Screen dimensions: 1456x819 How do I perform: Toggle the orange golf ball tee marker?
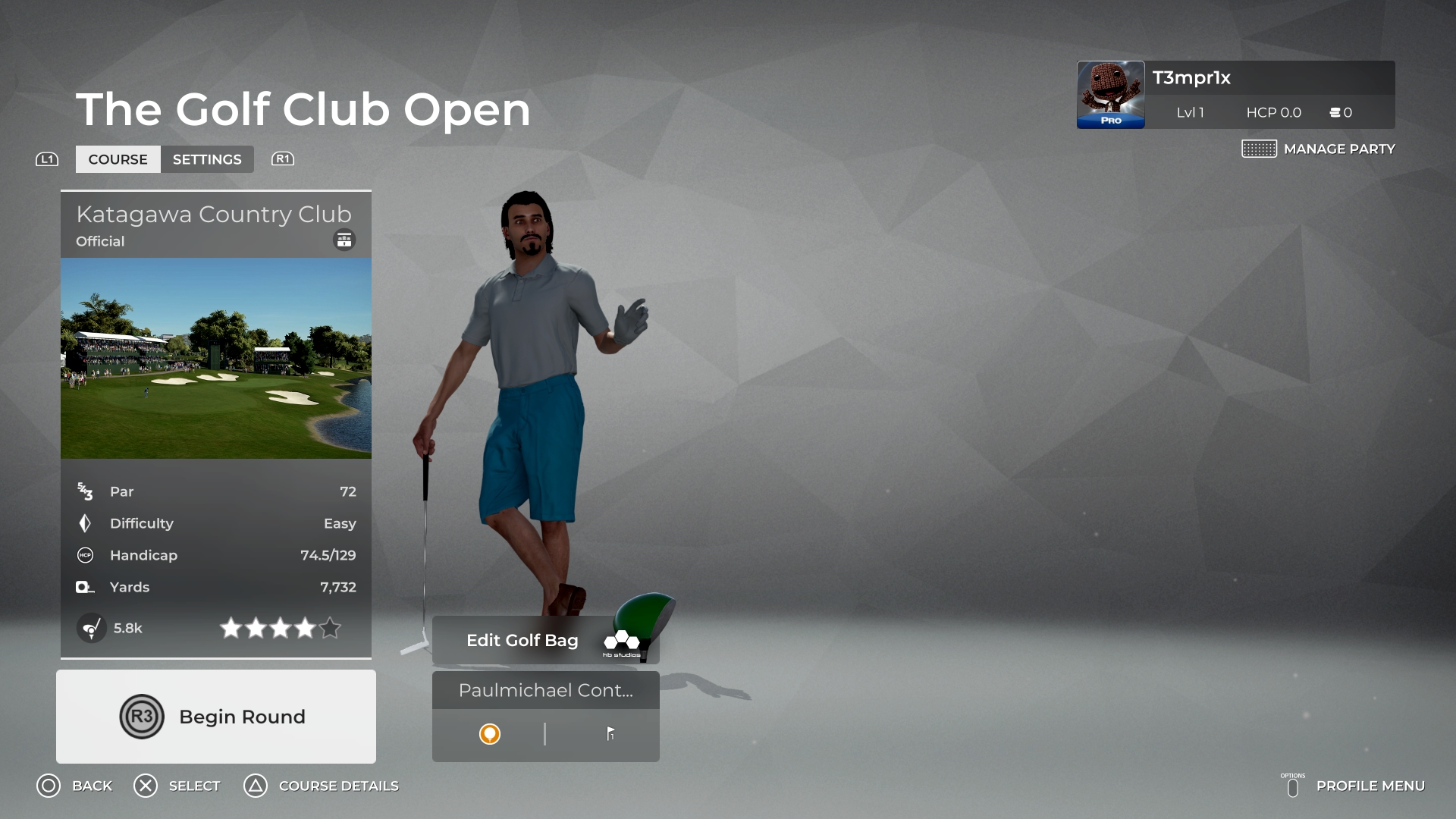[490, 734]
